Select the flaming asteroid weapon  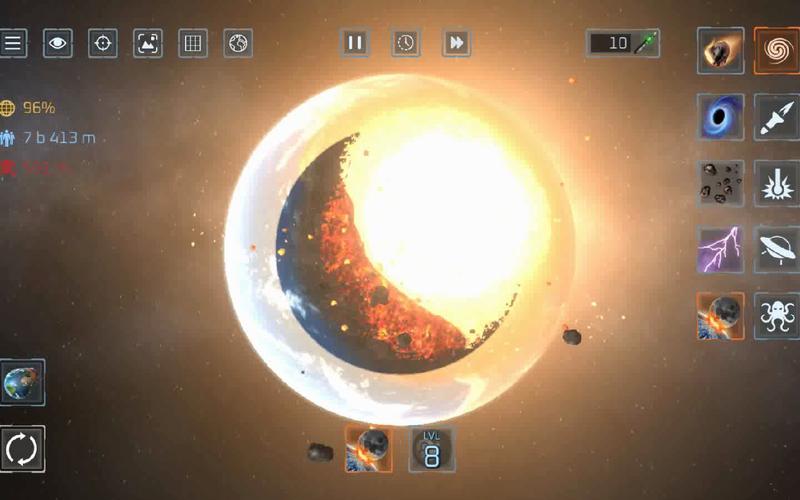pyautogui.click(x=720, y=50)
